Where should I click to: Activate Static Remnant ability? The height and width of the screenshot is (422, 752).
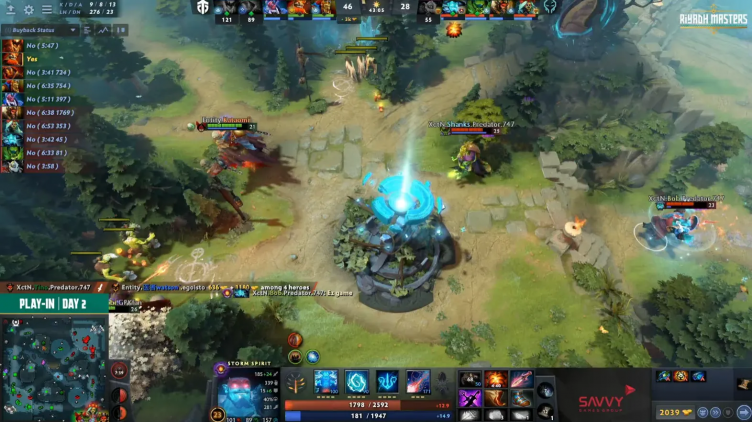[327, 381]
